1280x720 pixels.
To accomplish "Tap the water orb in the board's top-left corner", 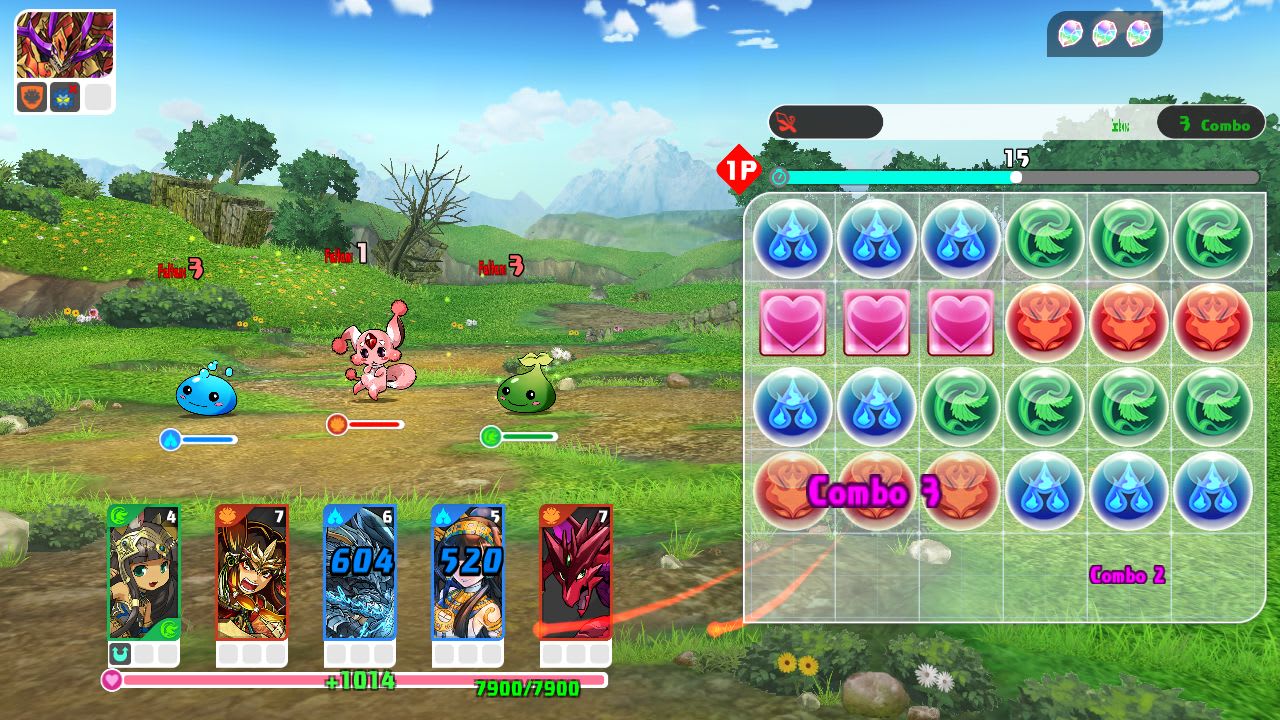I will pyautogui.click(x=792, y=238).
